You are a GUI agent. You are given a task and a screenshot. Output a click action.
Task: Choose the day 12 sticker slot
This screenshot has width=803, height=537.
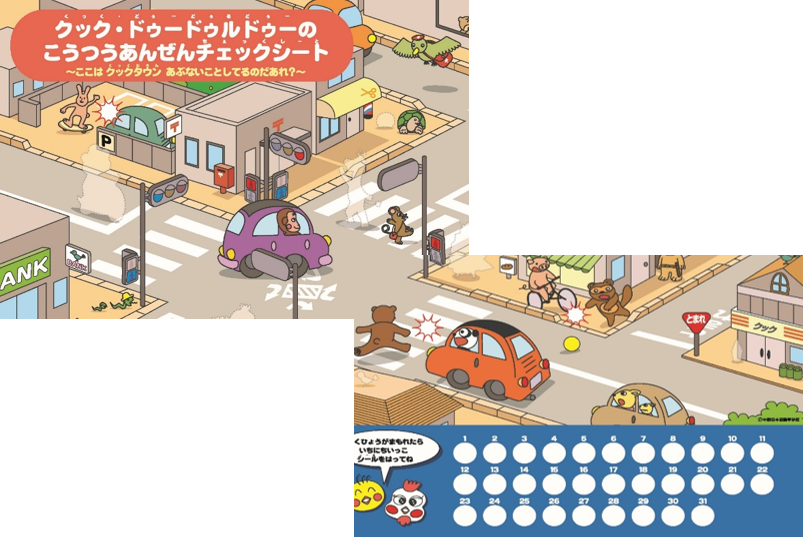pyautogui.click(x=465, y=485)
